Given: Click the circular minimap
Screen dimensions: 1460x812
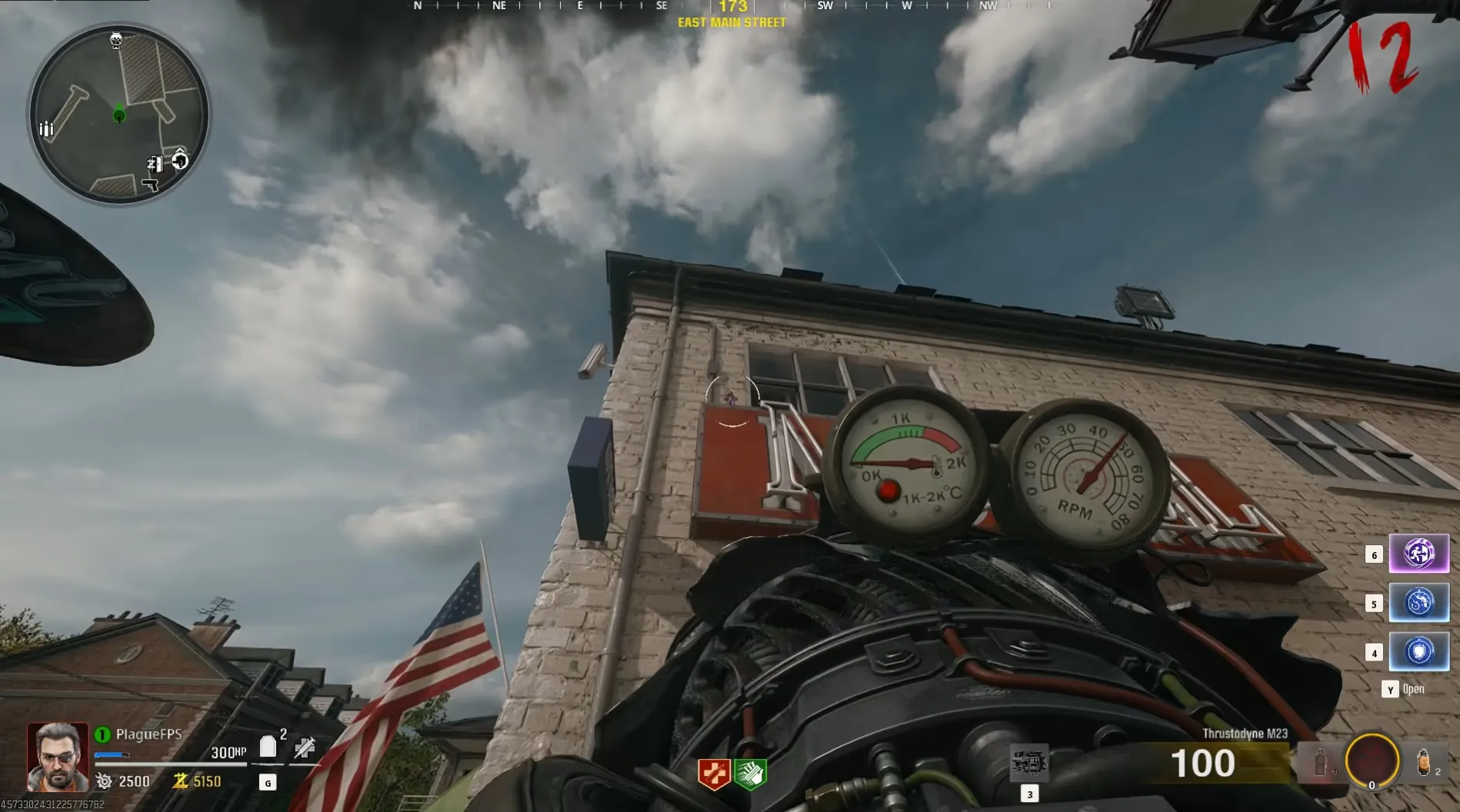Looking at the screenshot, I should 119,114.
